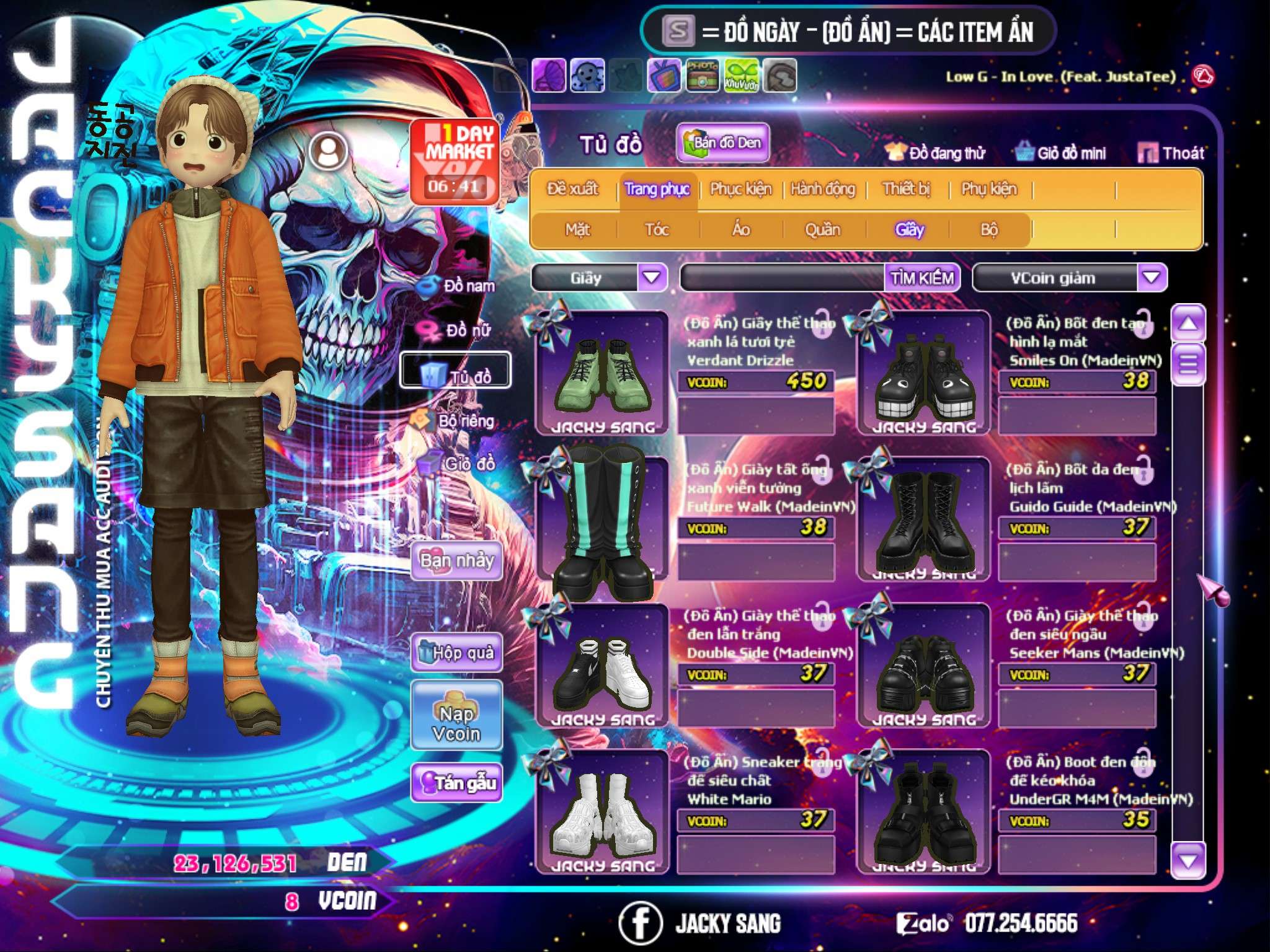Pick the White Mario sneakers
This screenshot has width=1270, height=952.
(x=603, y=812)
